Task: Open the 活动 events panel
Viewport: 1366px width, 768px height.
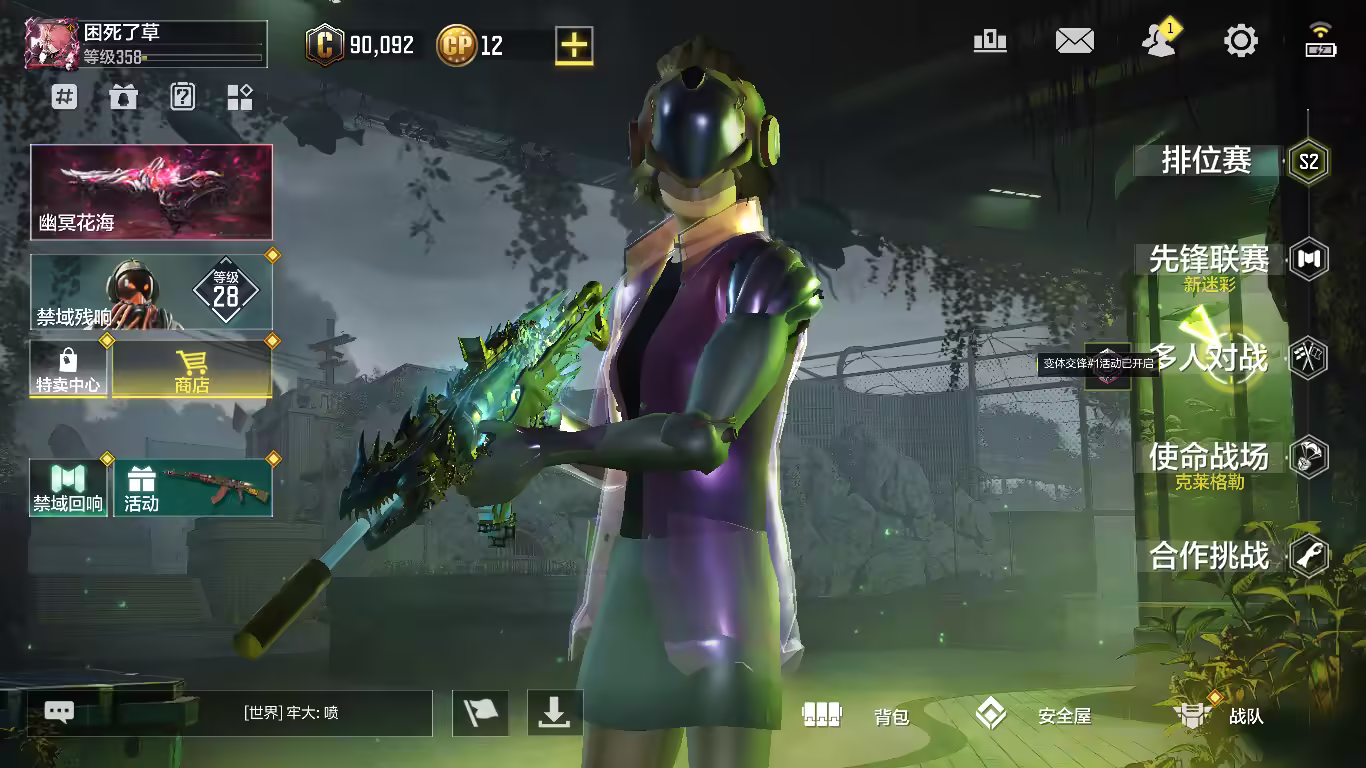Action: coord(193,488)
